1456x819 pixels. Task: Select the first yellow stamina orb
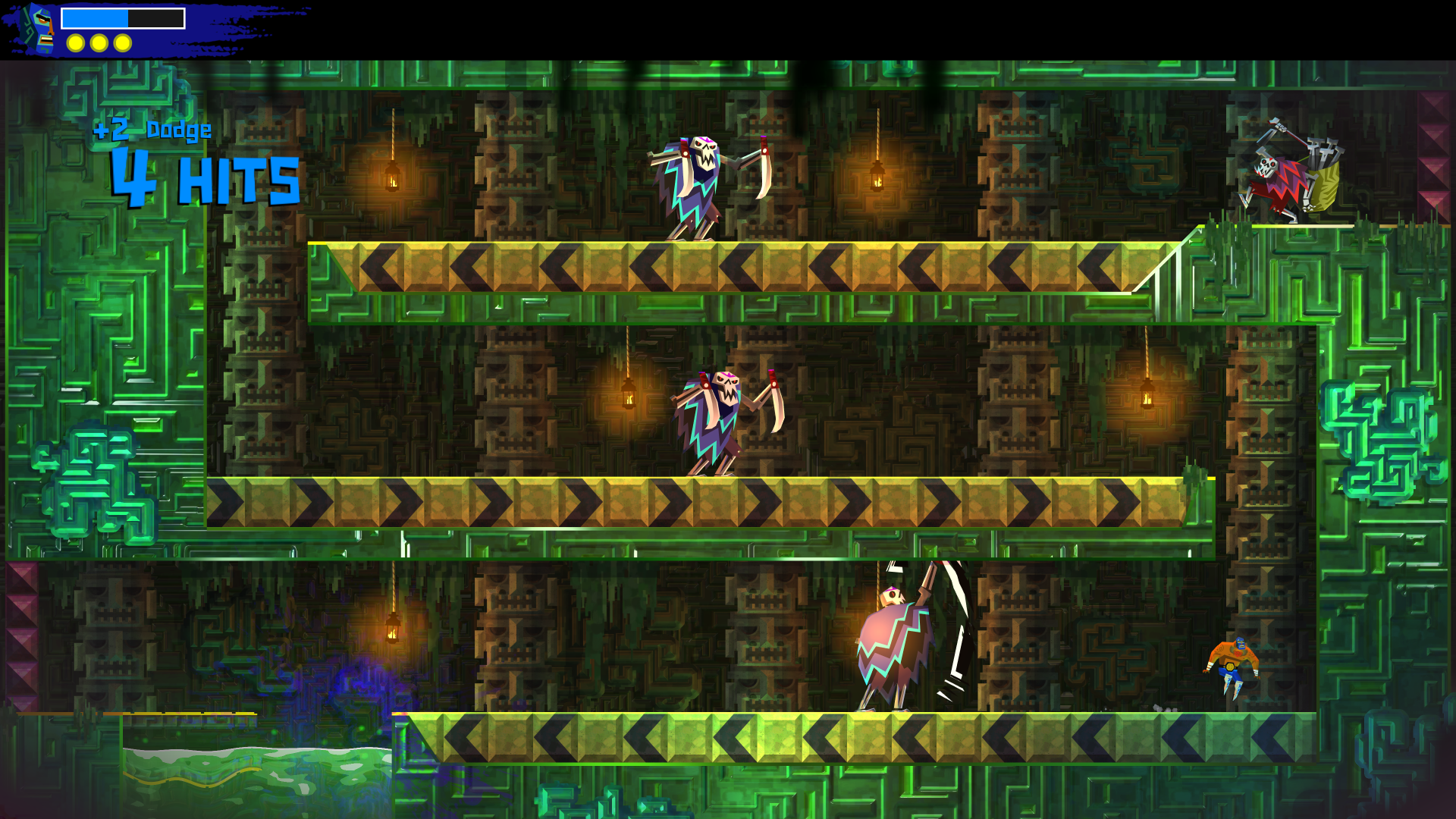click(74, 44)
